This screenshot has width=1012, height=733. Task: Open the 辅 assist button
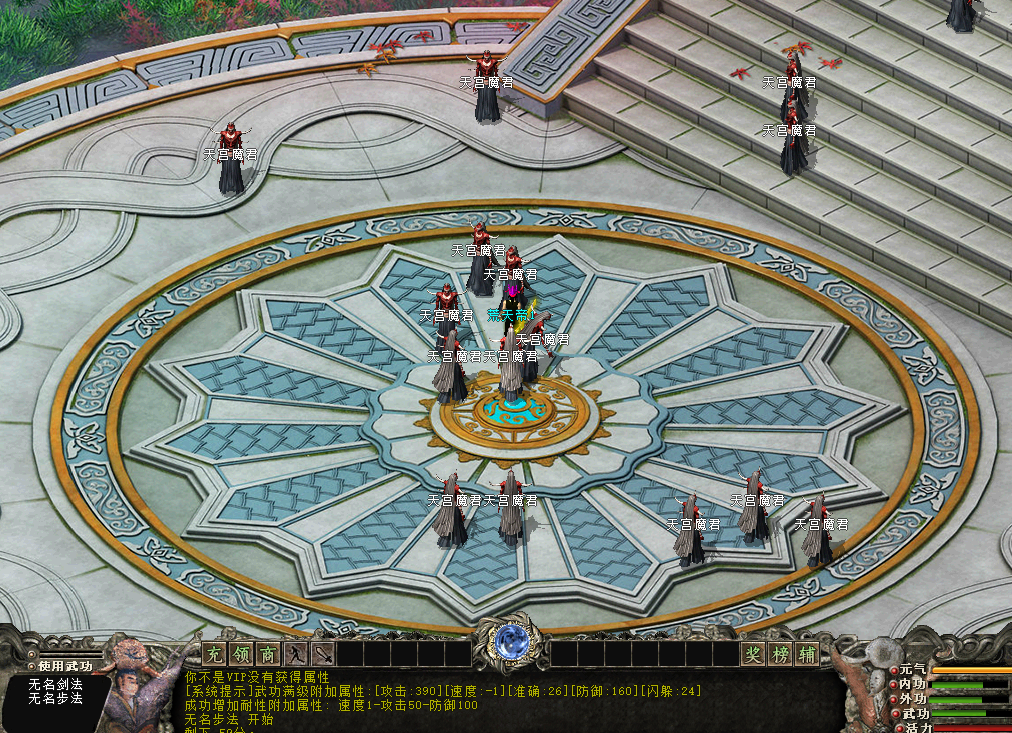click(x=807, y=655)
